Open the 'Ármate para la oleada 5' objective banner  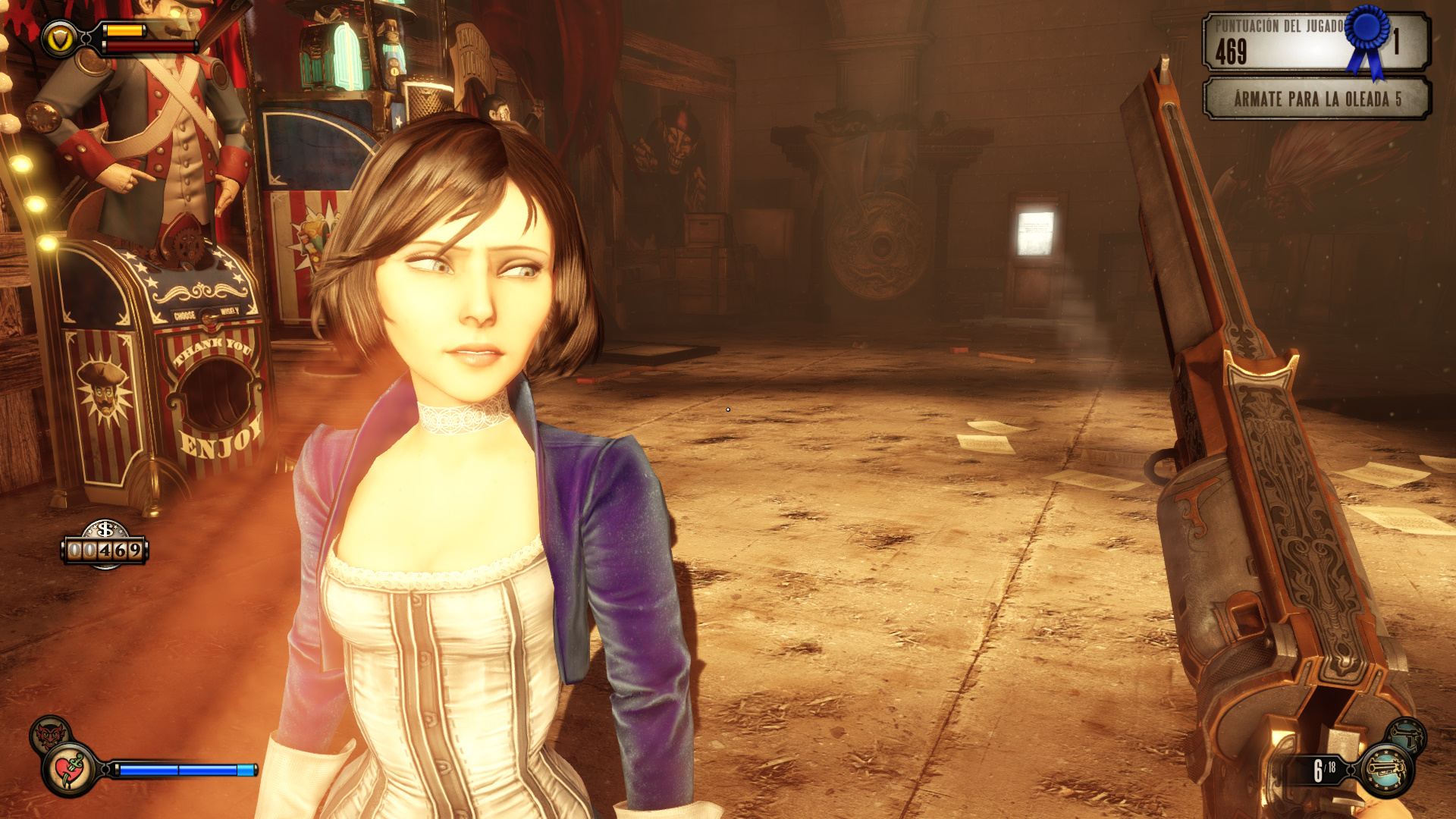(x=1316, y=99)
